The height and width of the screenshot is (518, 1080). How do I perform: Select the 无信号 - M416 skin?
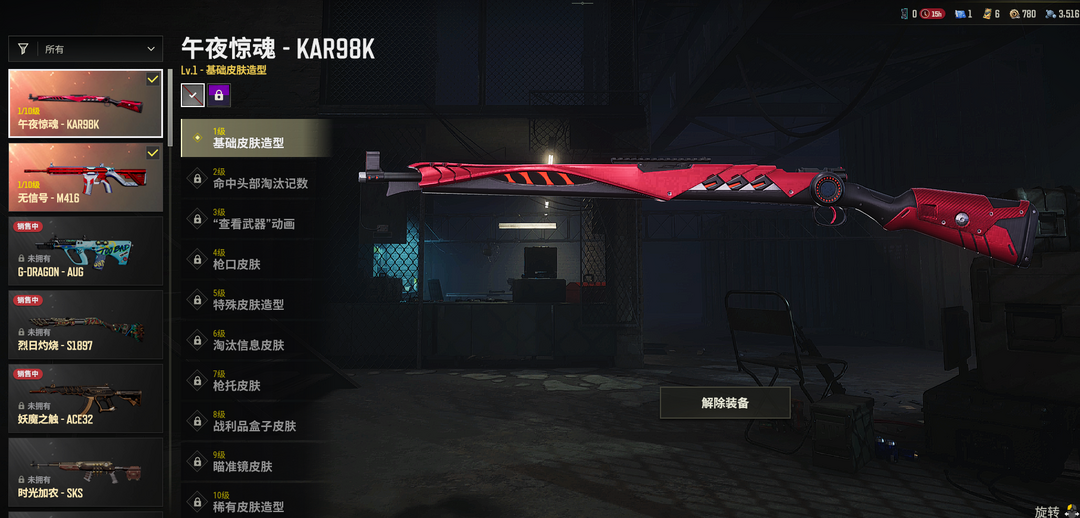86,177
